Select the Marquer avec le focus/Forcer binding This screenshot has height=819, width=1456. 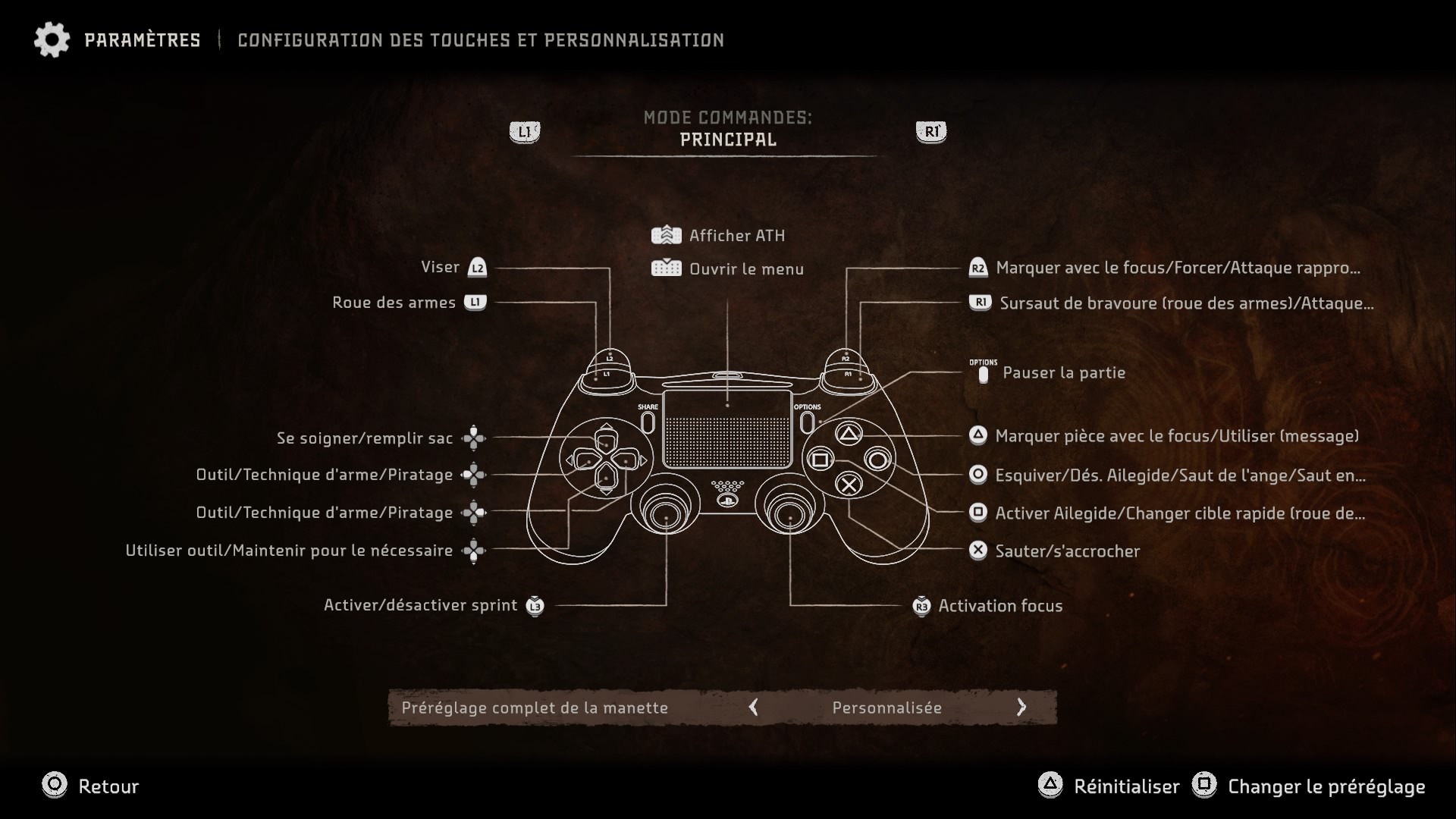(x=1177, y=268)
